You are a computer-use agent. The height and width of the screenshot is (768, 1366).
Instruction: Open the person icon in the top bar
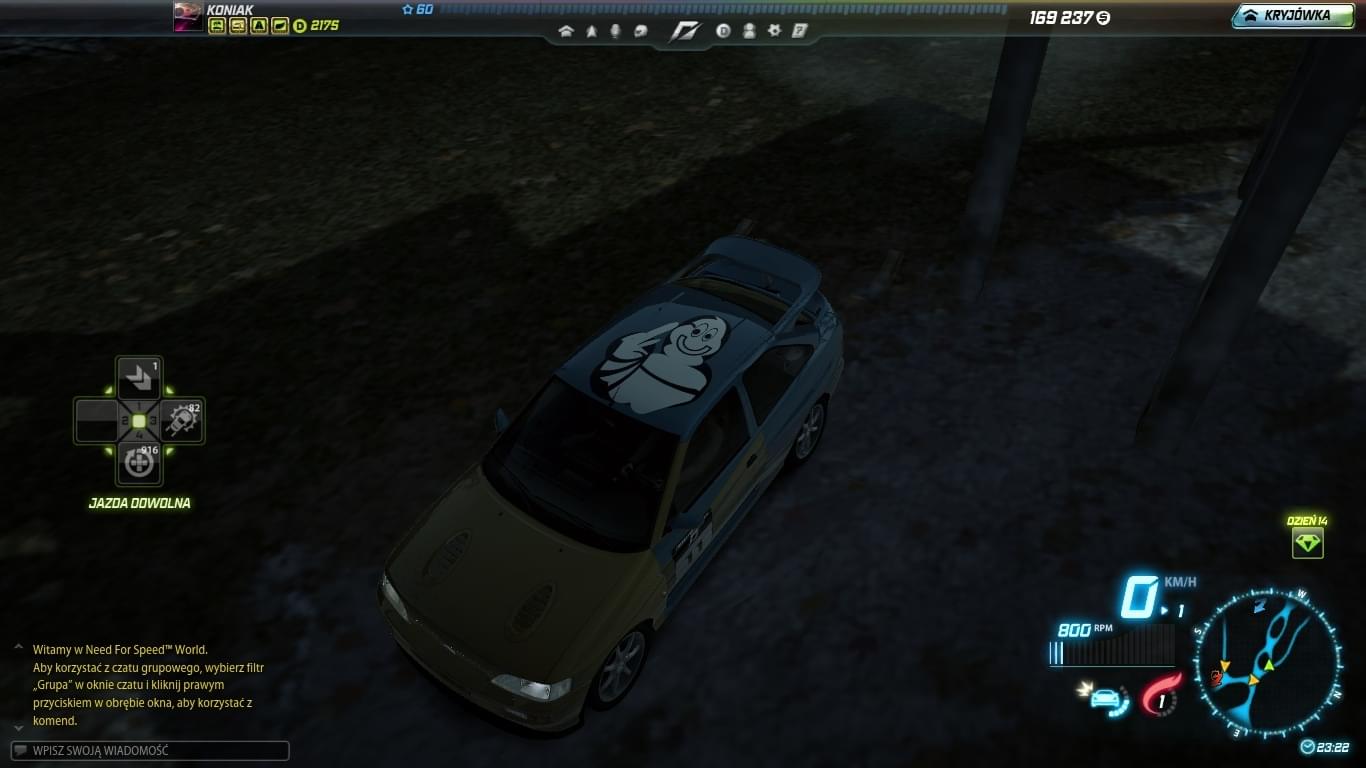click(749, 31)
